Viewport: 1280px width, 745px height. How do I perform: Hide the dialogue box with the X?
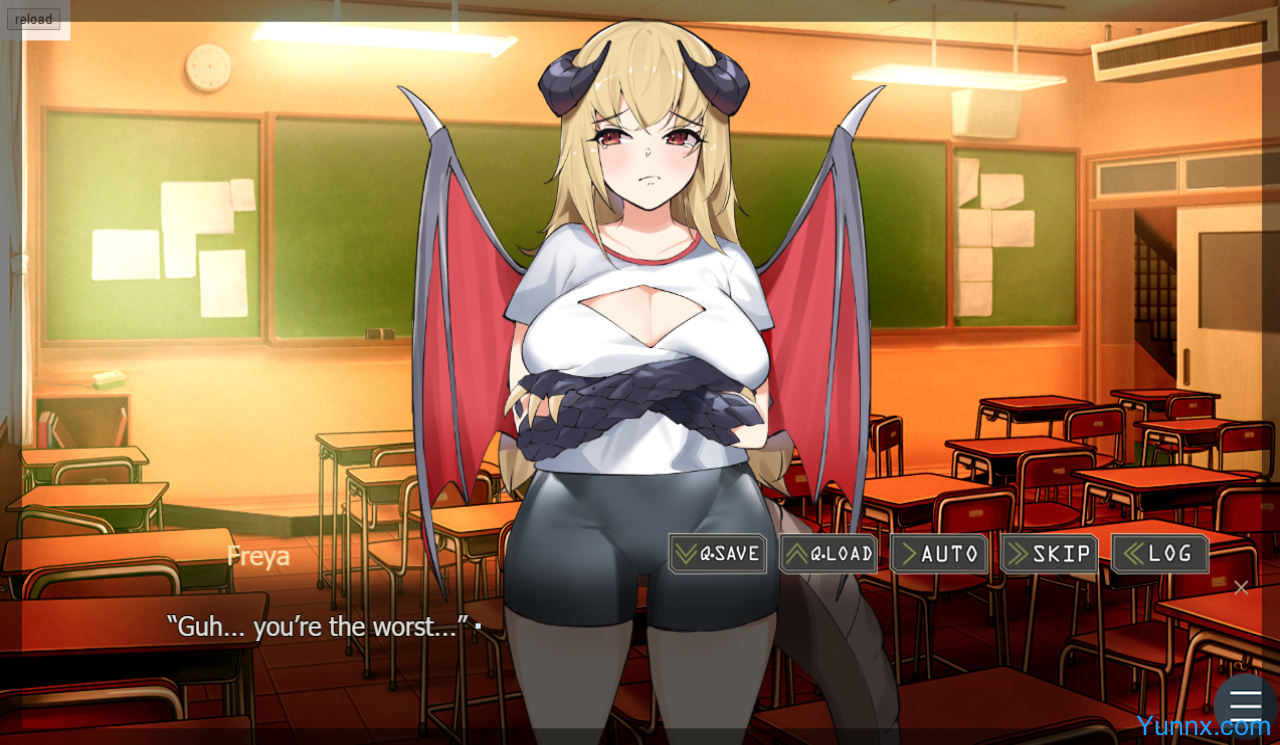pyautogui.click(x=1241, y=588)
